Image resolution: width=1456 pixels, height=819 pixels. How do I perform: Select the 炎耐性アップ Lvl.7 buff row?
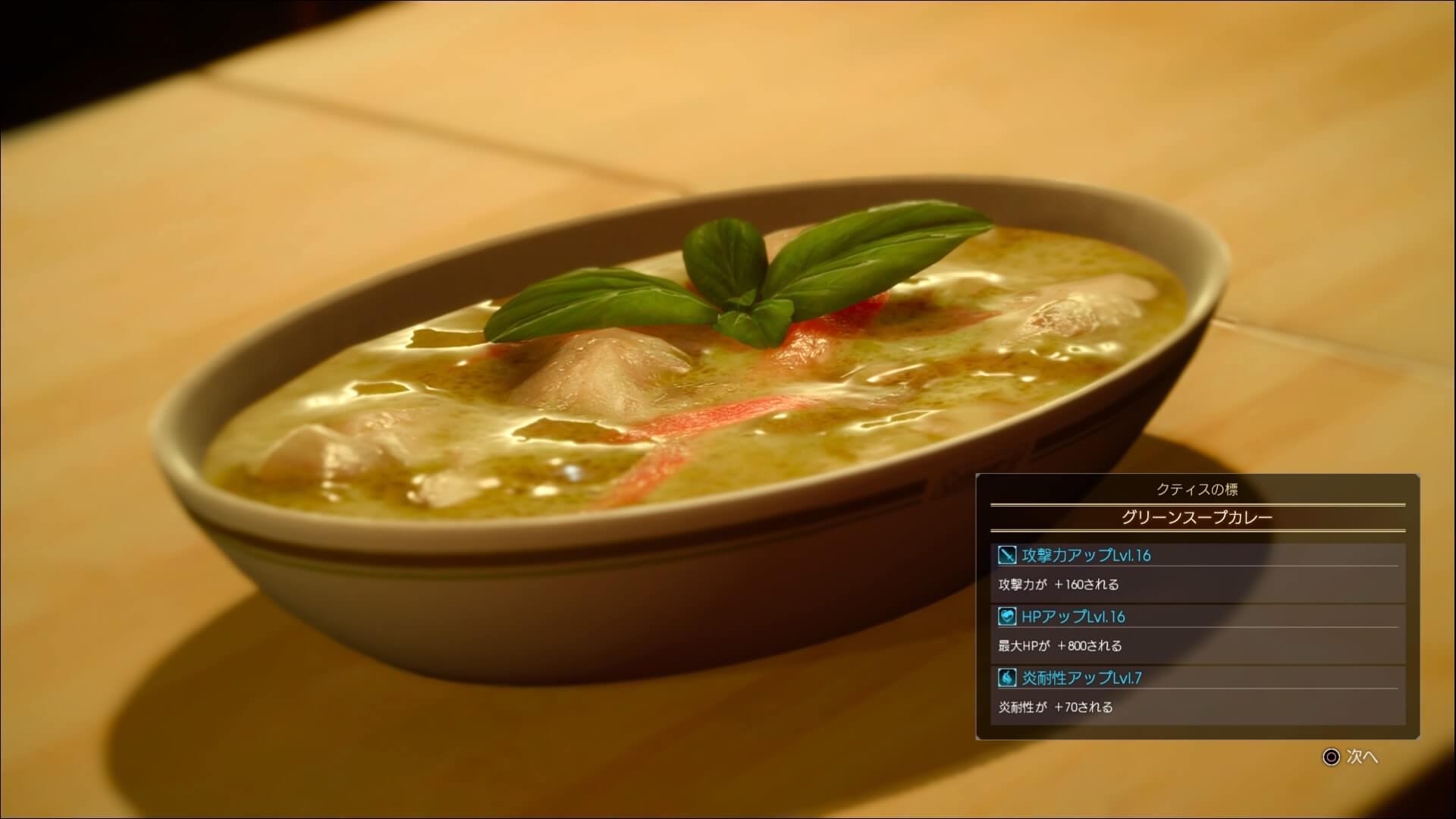pyautogui.click(x=1197, y=677)
